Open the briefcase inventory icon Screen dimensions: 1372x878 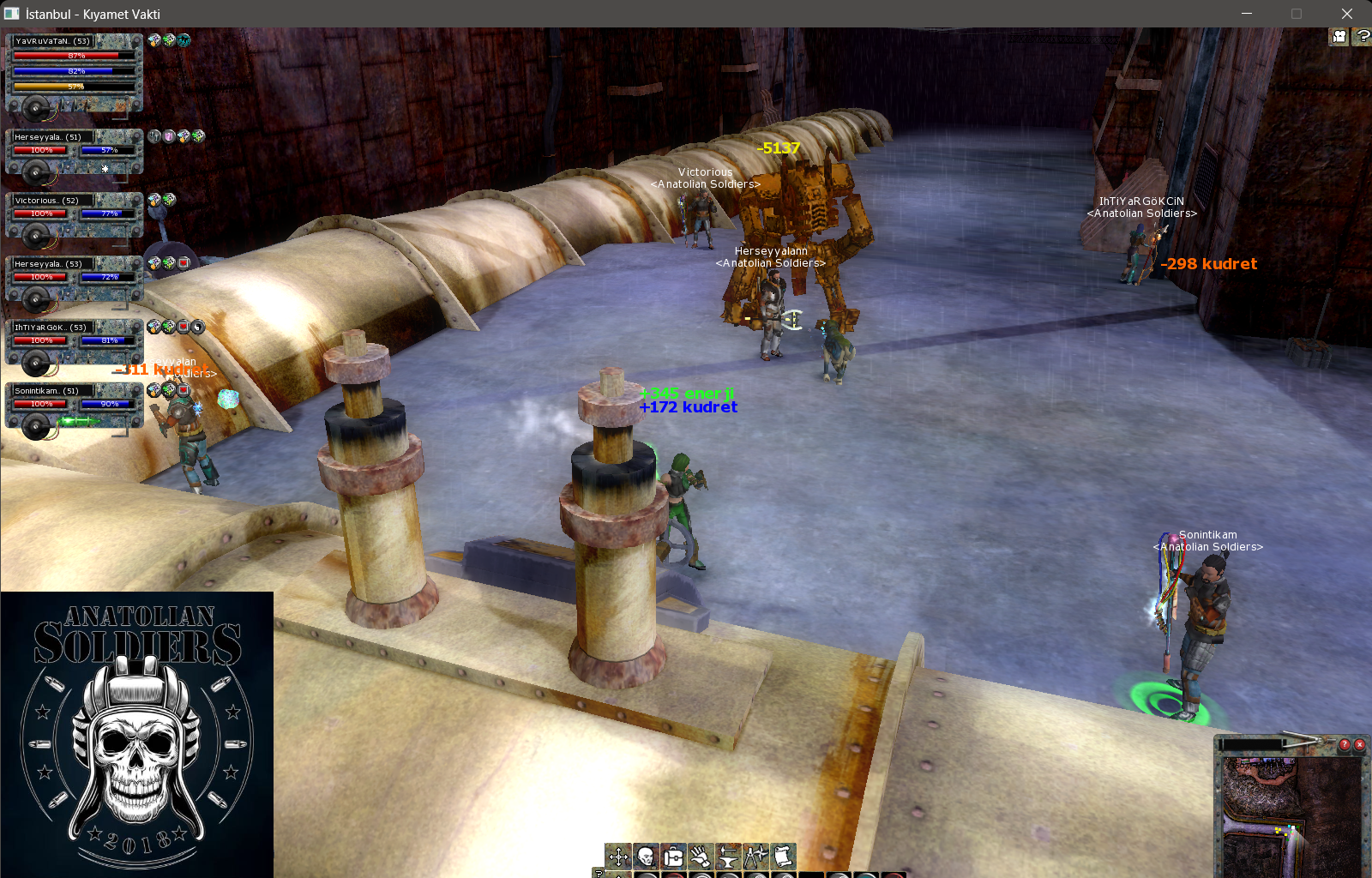click(x=673, y=856)
